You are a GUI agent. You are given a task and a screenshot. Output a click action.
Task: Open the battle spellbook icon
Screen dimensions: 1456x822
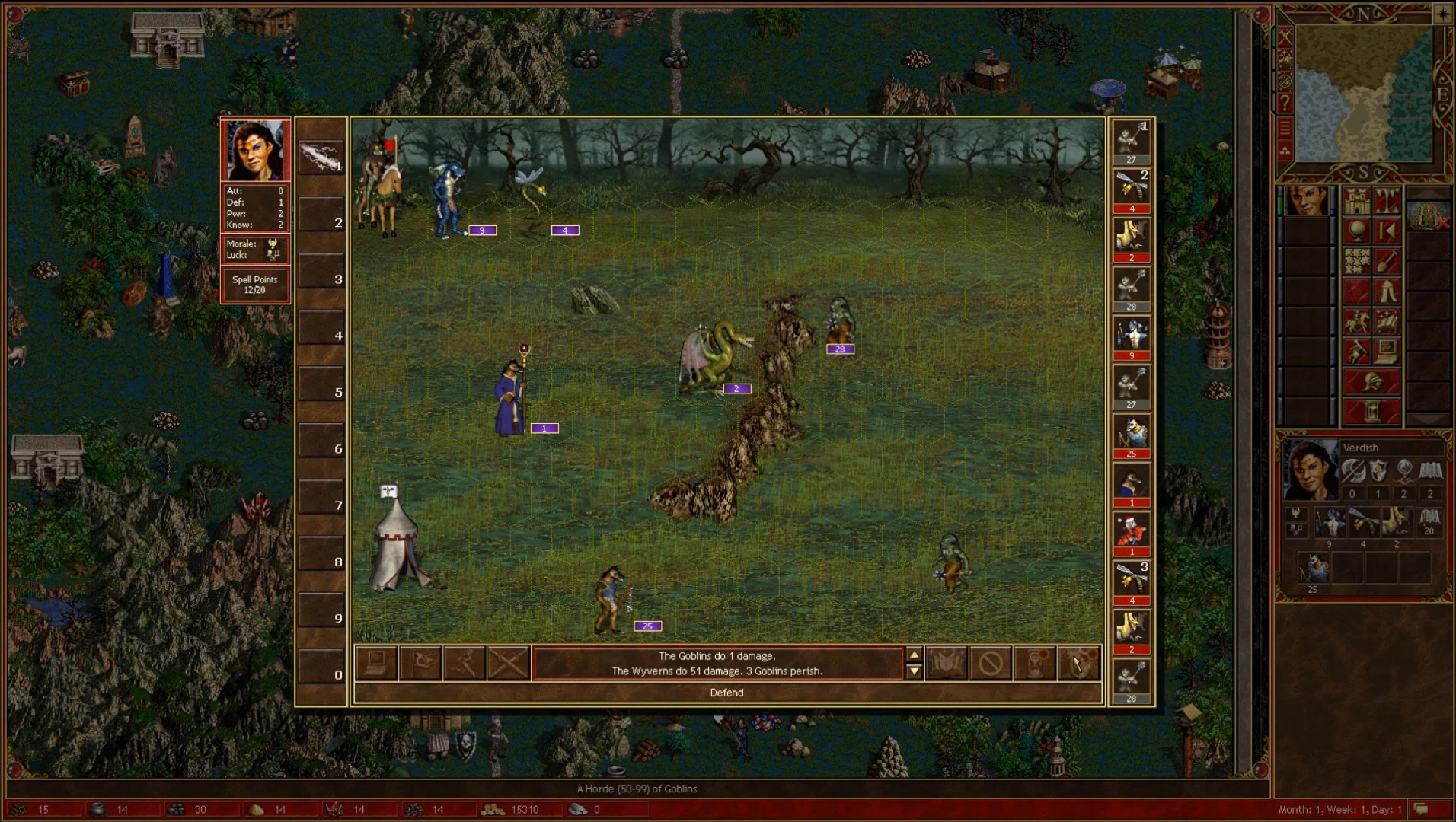click(x=947, y=663)
